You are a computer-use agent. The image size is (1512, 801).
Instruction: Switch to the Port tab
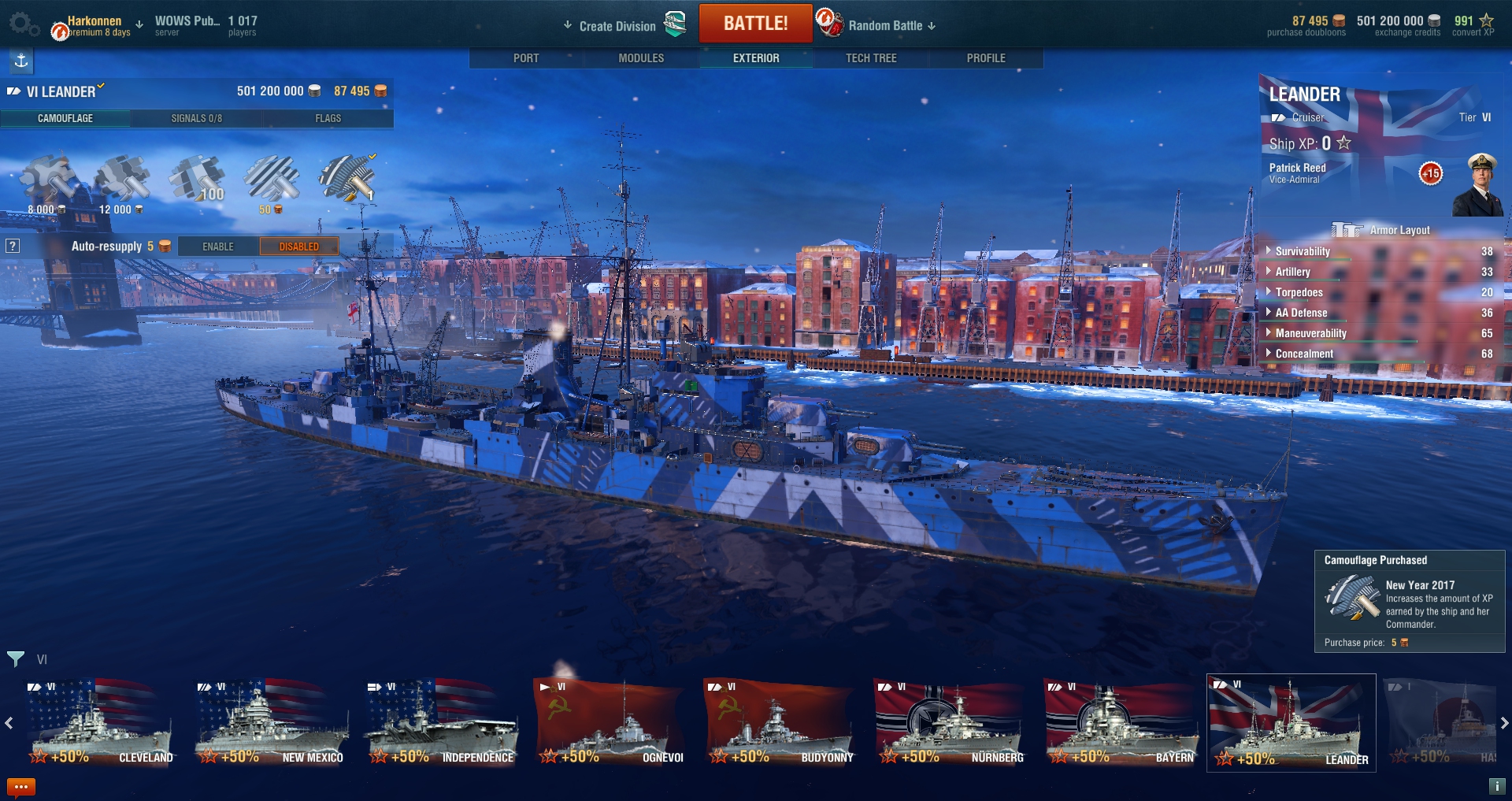(x=526, y=58)
